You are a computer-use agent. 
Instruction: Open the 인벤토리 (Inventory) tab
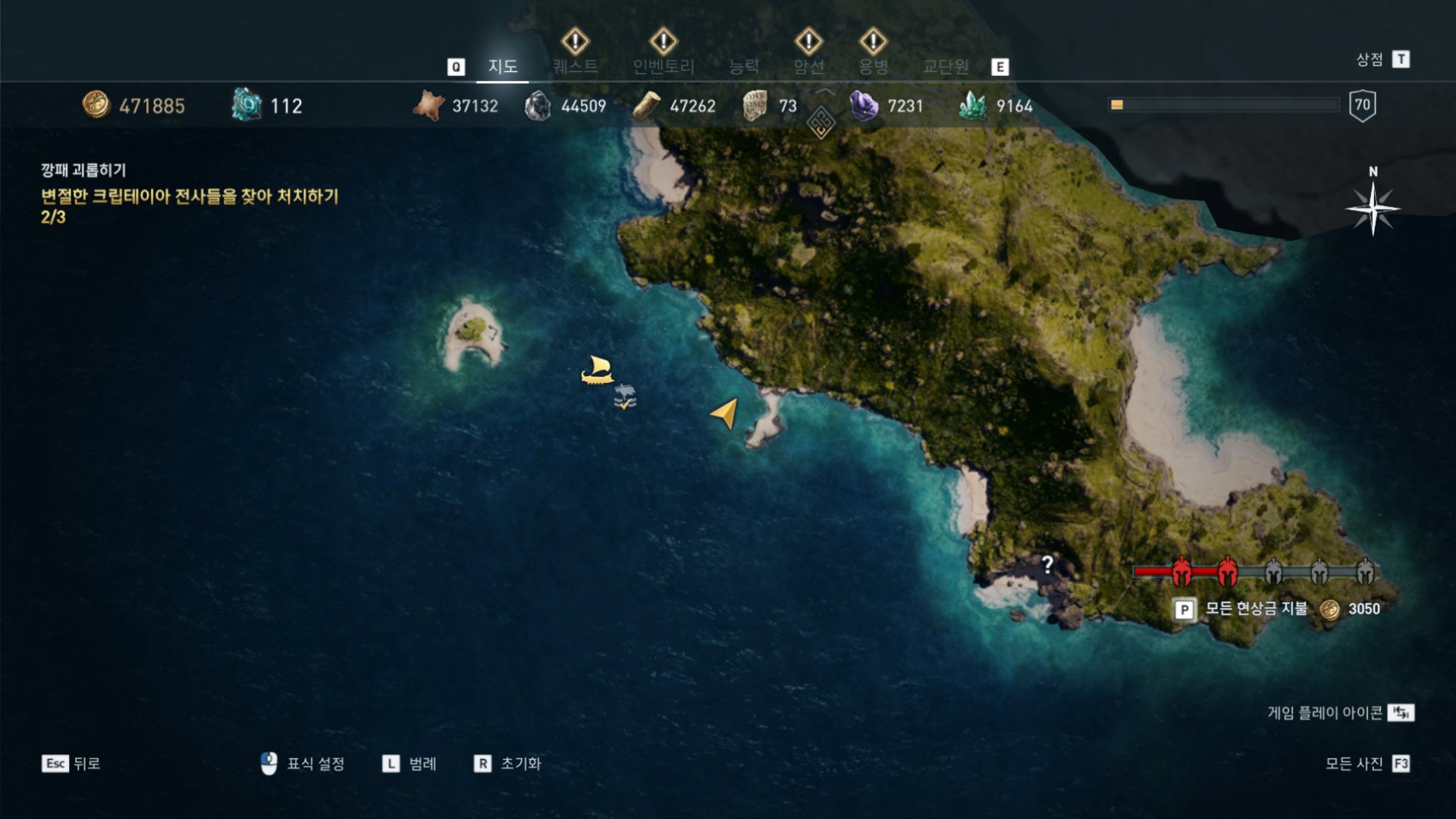[x=664, y=67]
